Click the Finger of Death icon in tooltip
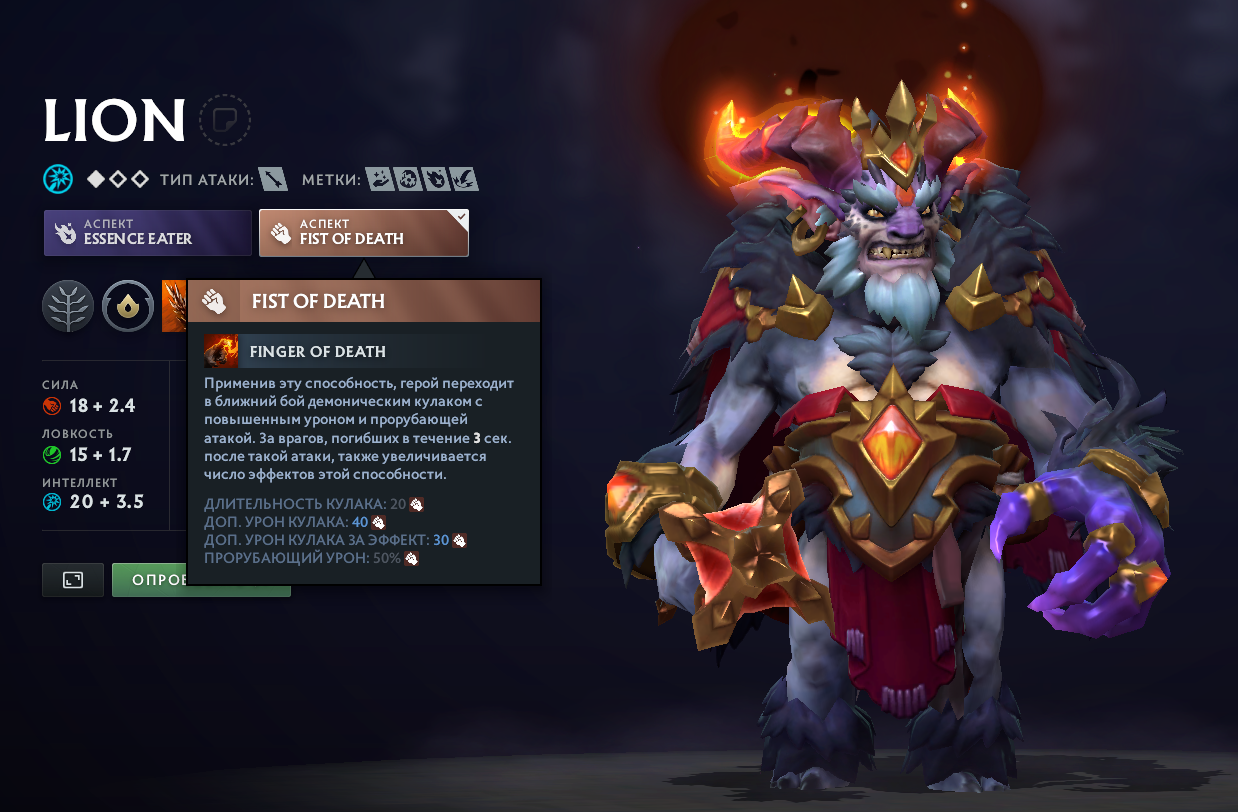The height and width of the screenshot is (812, 1238). coord(221,351)
